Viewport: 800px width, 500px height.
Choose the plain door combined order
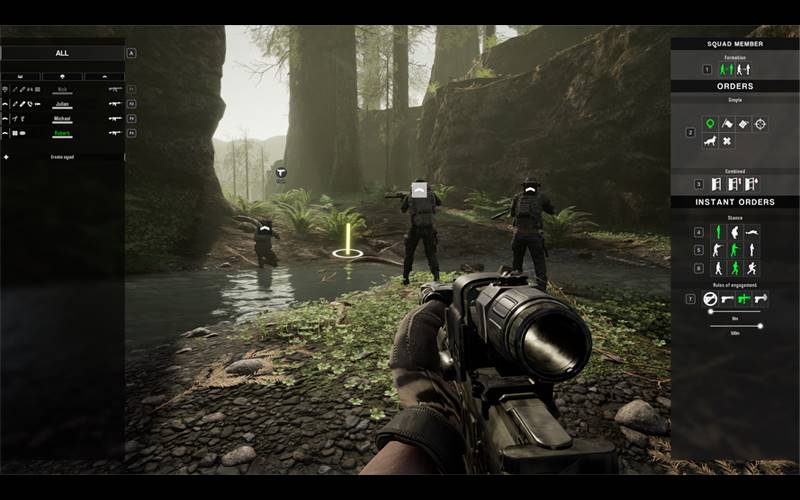(x=716, y=184)
